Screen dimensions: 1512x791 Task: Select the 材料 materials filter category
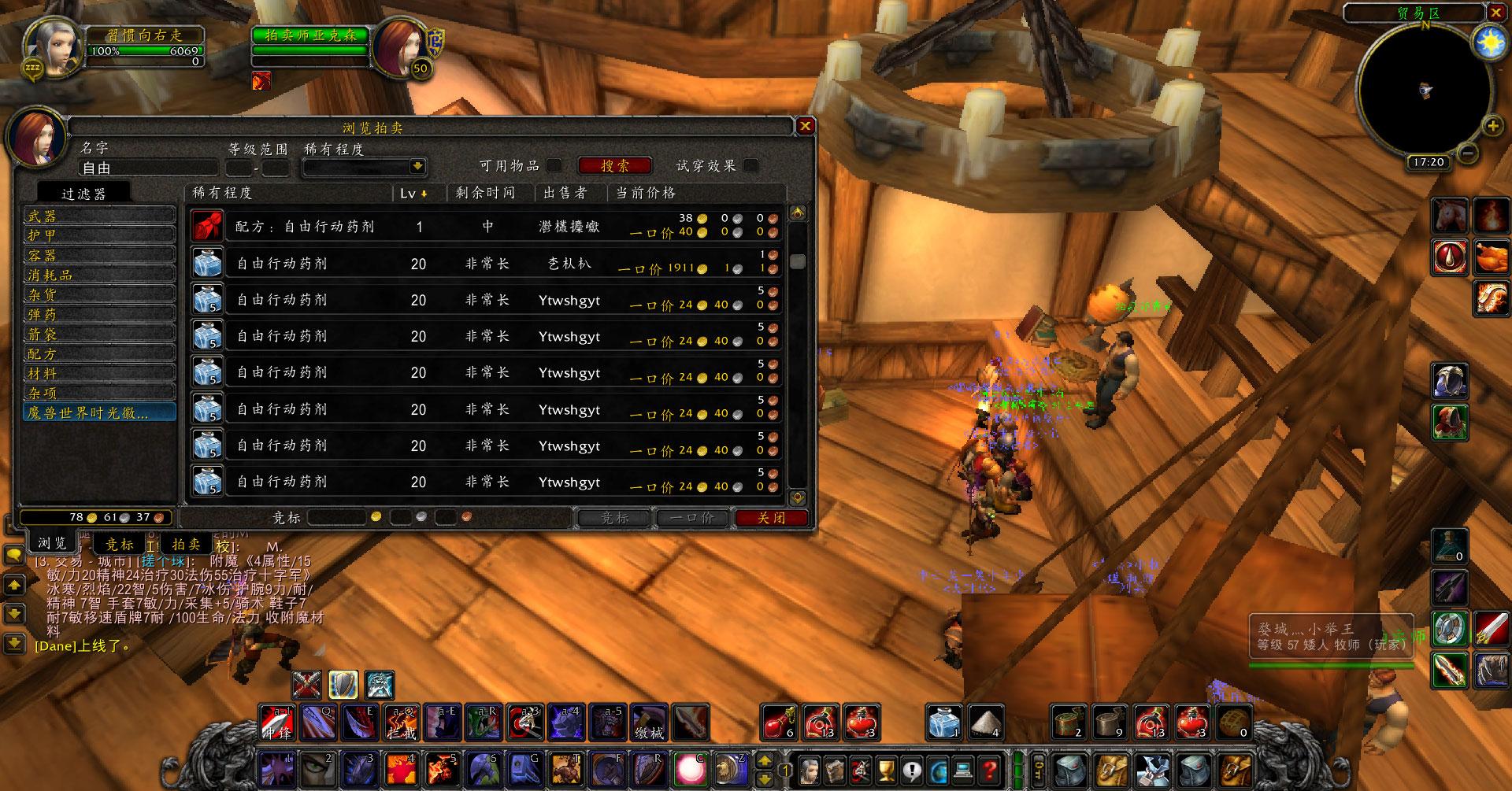tap(99, 374)
